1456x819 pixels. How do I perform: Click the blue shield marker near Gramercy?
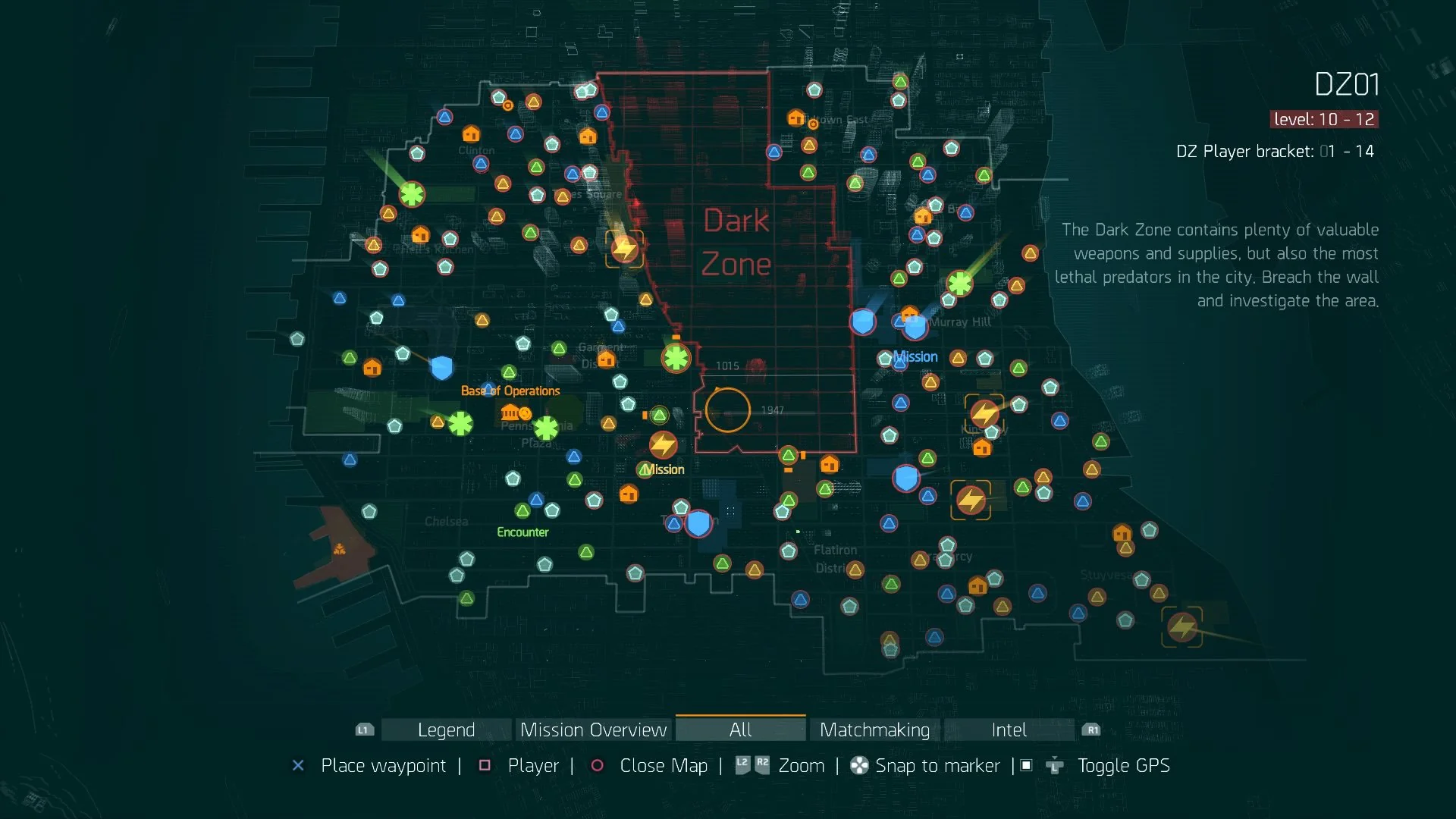(905, 478)
